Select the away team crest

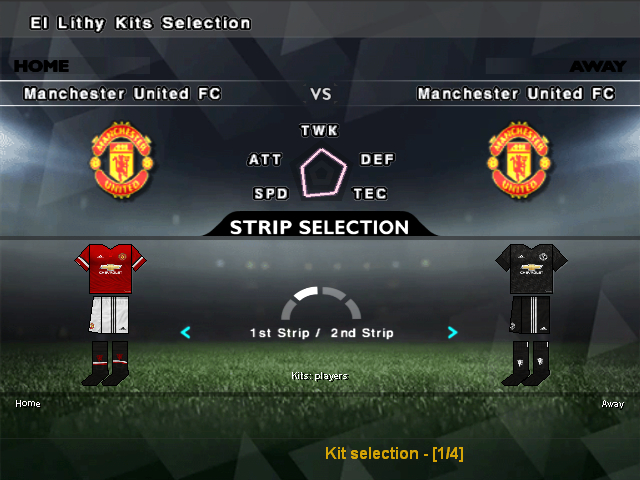pyautogui.click(x=519, y=158)
